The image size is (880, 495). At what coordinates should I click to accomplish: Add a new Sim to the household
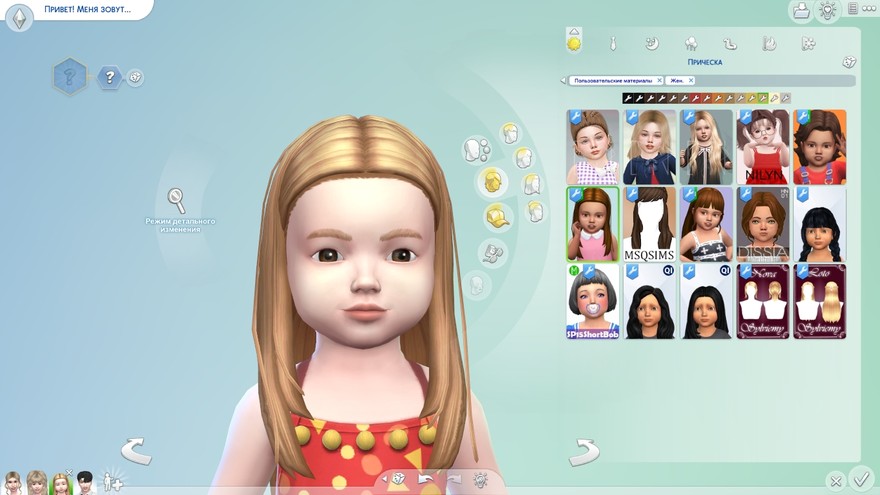pos(113,481)
